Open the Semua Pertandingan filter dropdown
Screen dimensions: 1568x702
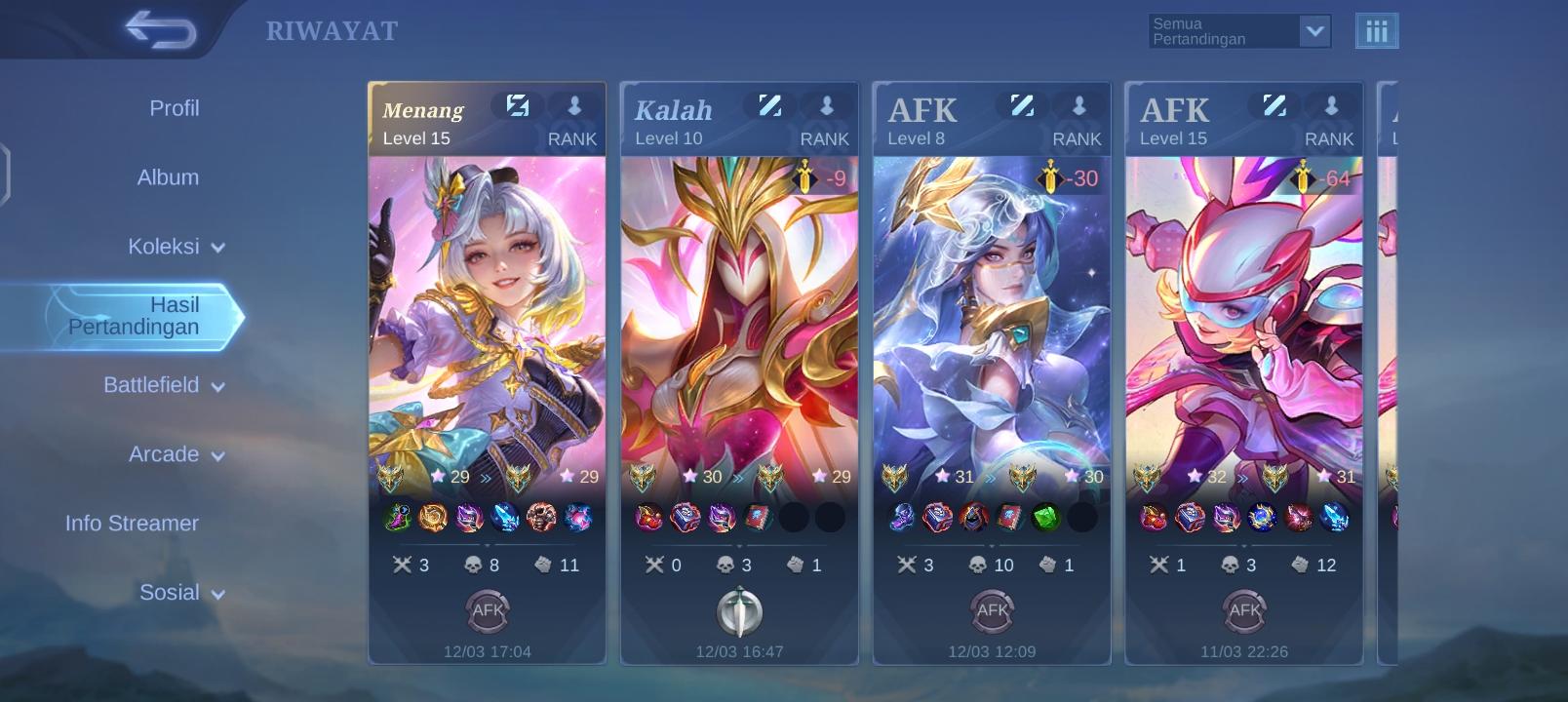pyautogui.click(x=1238, y=30)
